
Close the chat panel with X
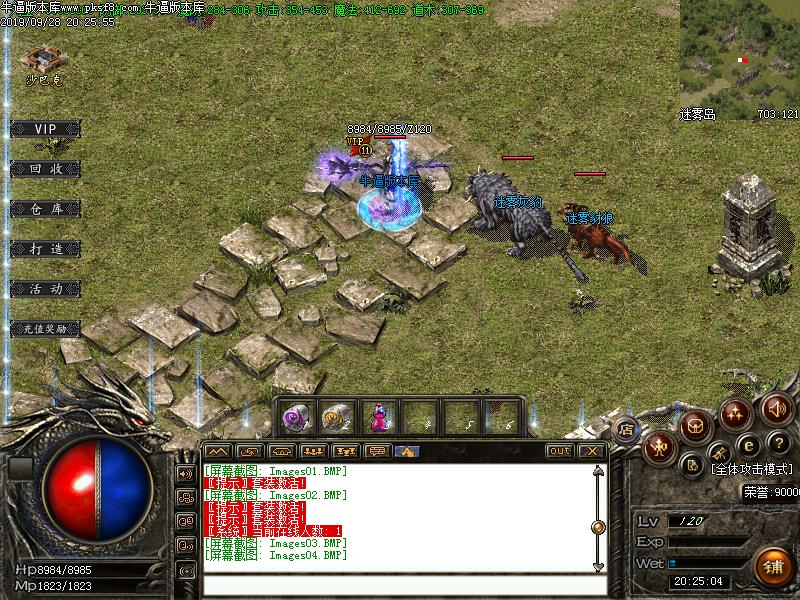pos(592,451)
